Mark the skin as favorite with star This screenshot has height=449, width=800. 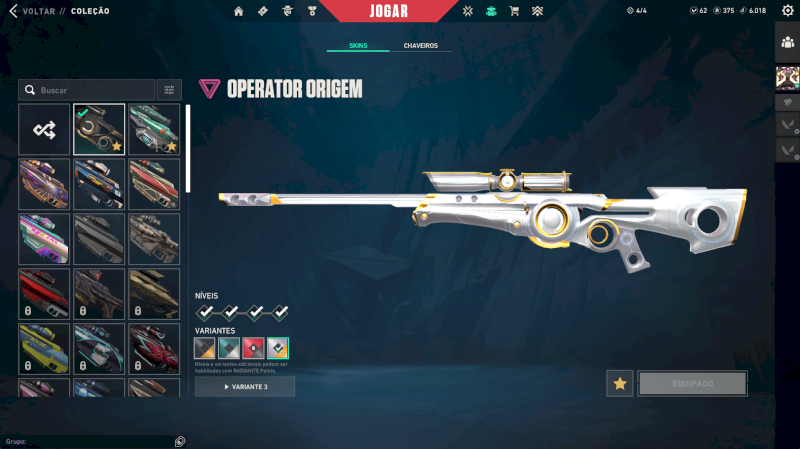click(620, 383)
